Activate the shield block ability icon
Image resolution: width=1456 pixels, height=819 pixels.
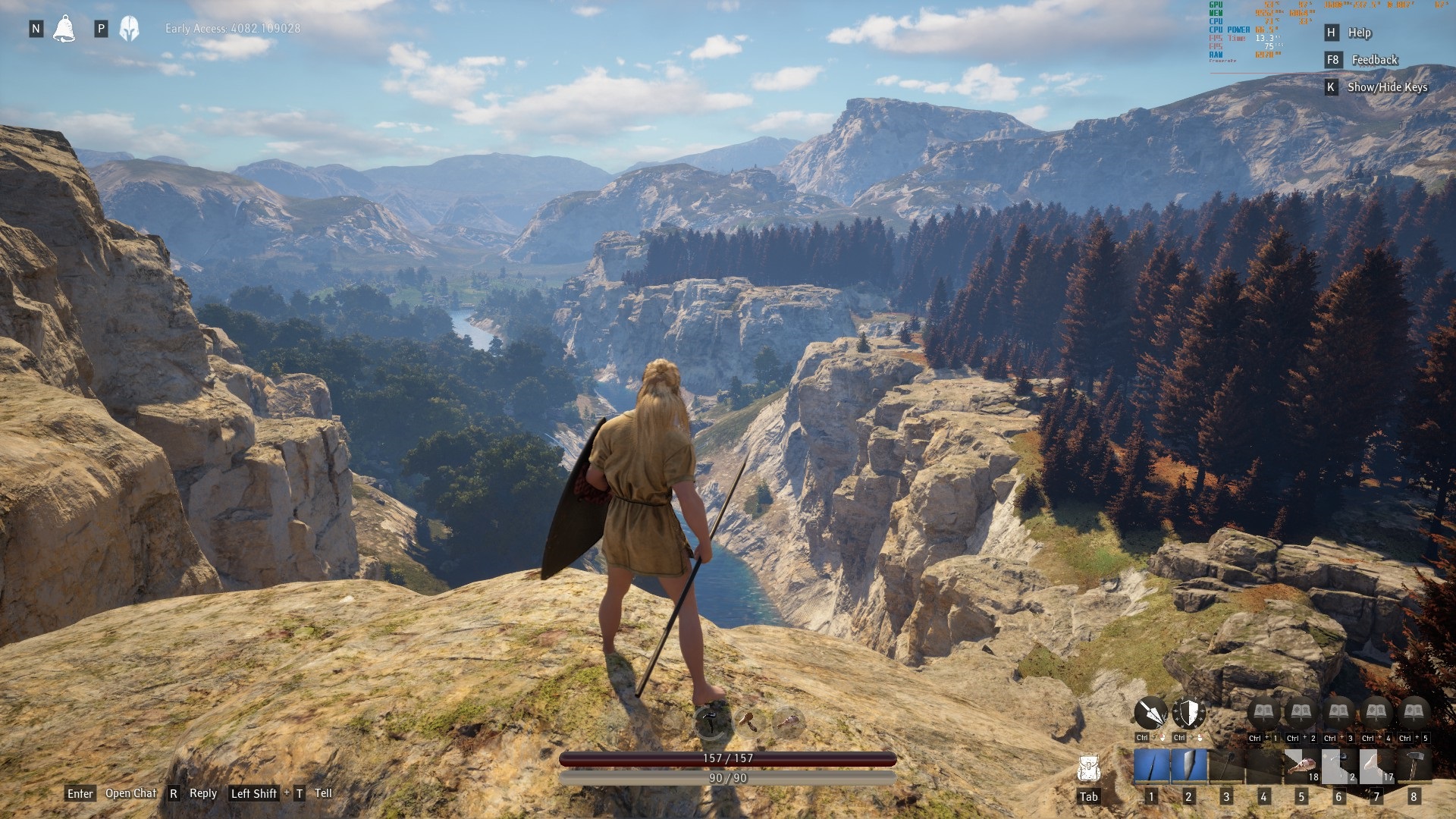point(1188,714)
